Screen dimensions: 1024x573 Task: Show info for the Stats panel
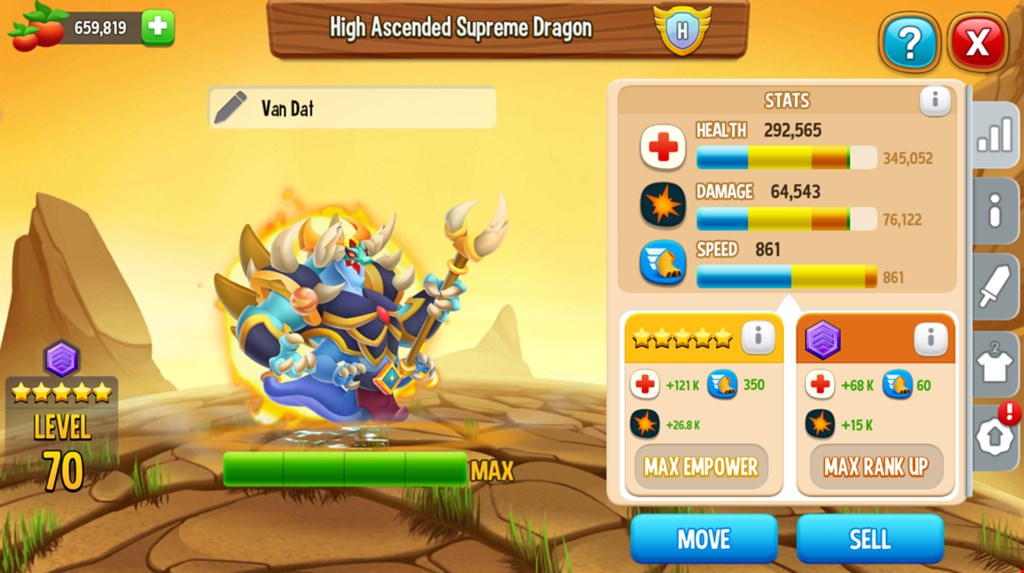[935, 100]
